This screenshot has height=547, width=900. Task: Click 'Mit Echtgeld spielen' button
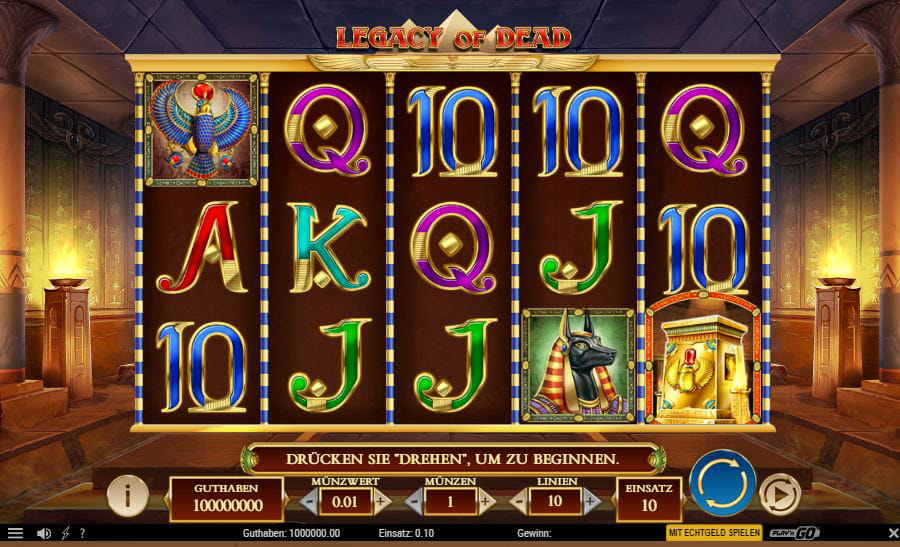tap(714, 533)
